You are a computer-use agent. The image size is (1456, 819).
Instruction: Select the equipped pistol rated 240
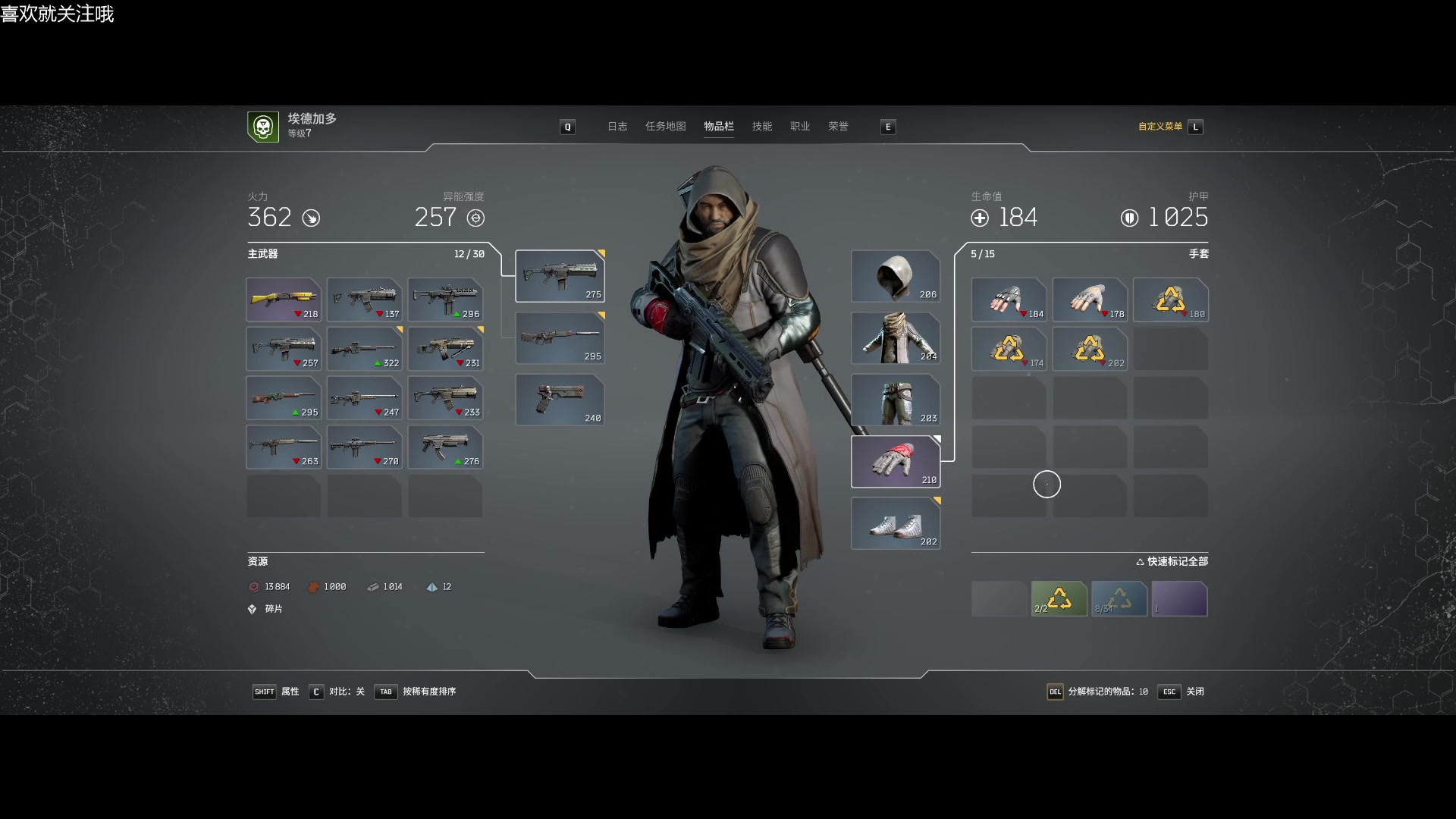click(560, 400)
